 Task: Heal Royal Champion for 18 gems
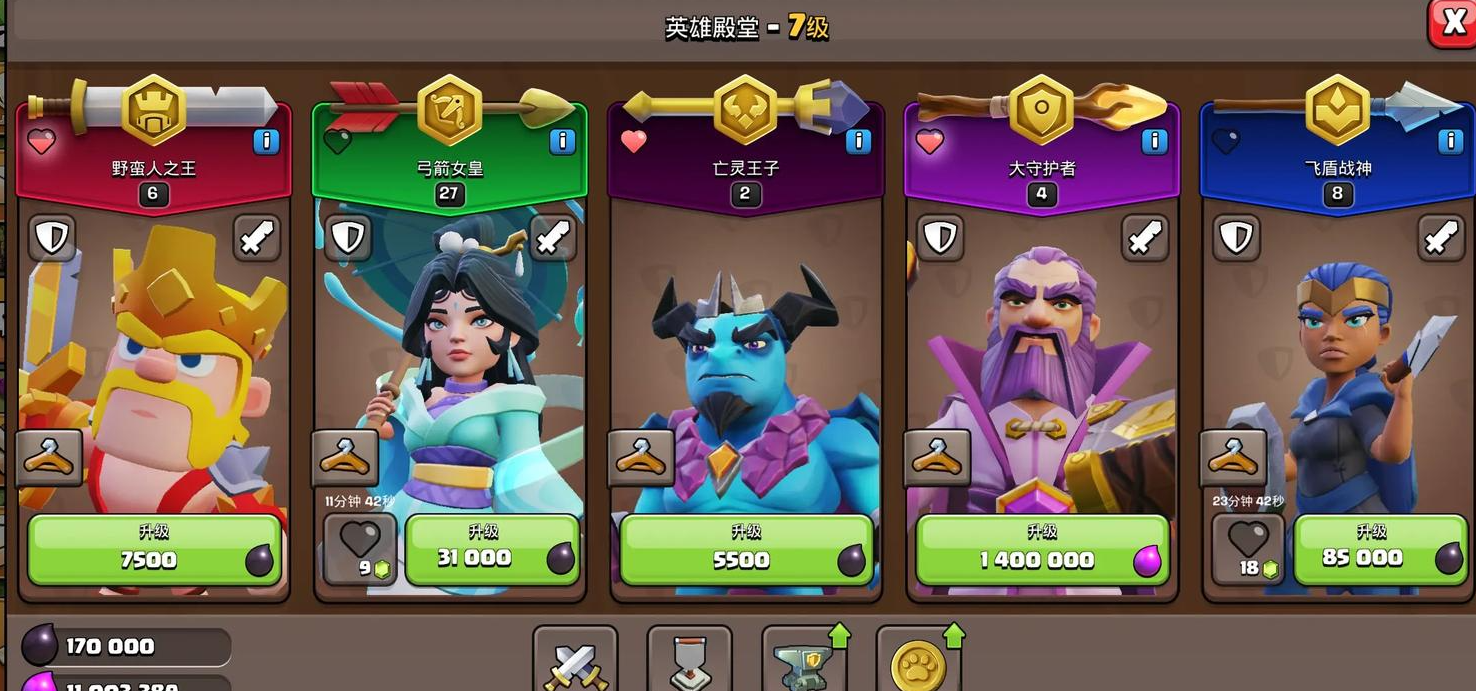(x=1248, y=549)
